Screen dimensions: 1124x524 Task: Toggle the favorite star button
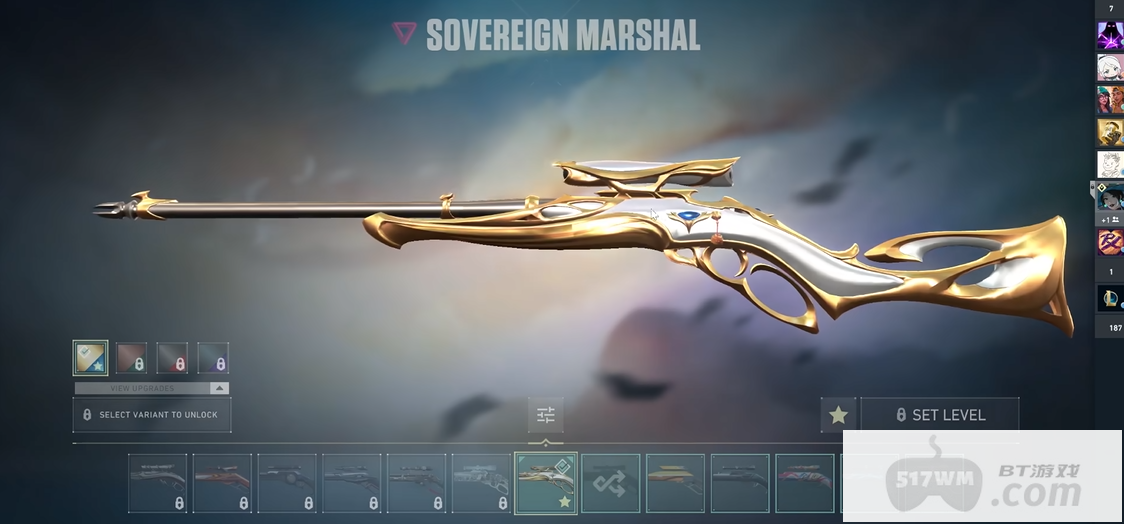pos(838,415)
